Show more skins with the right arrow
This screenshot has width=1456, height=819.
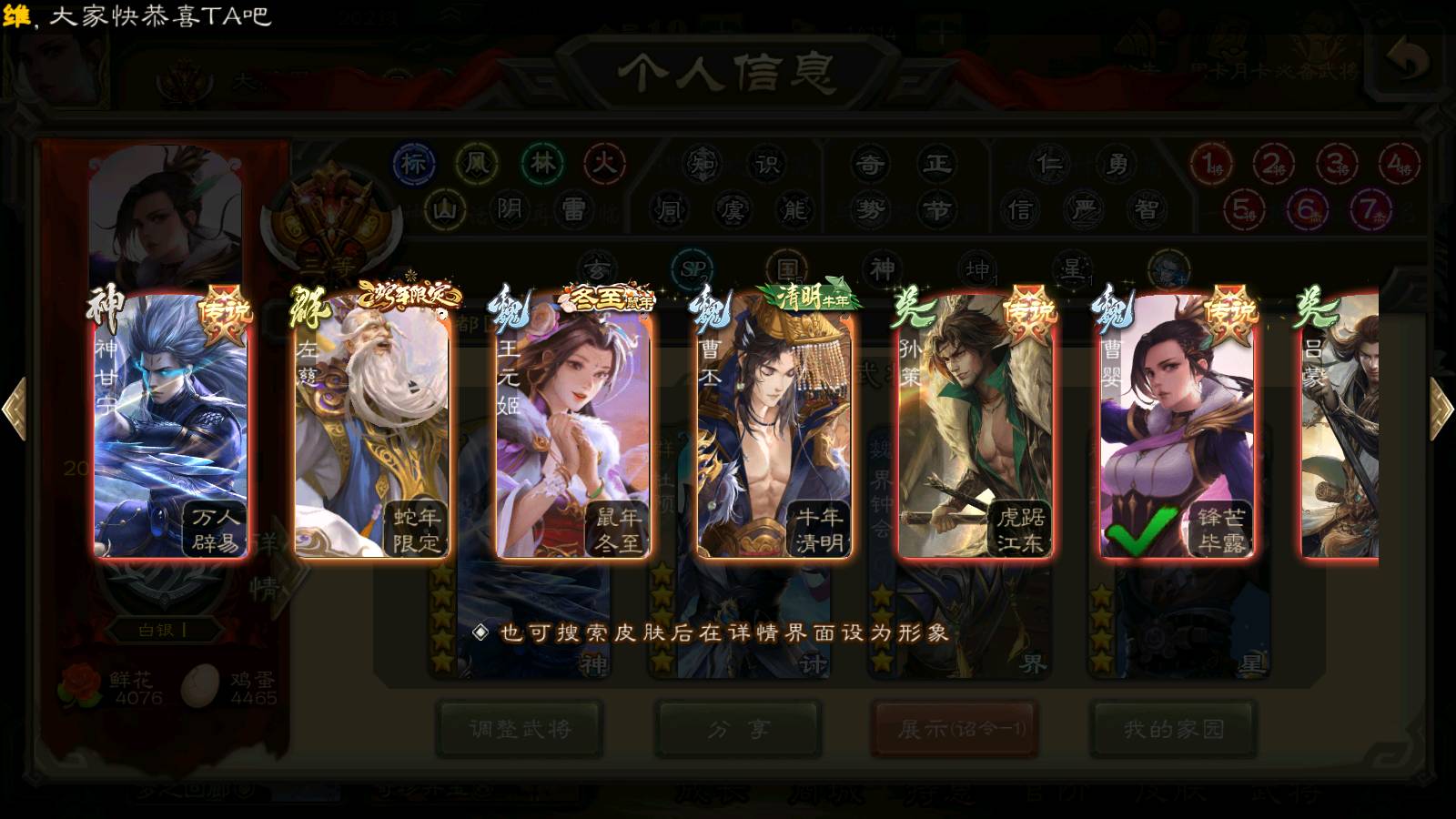1441,409
